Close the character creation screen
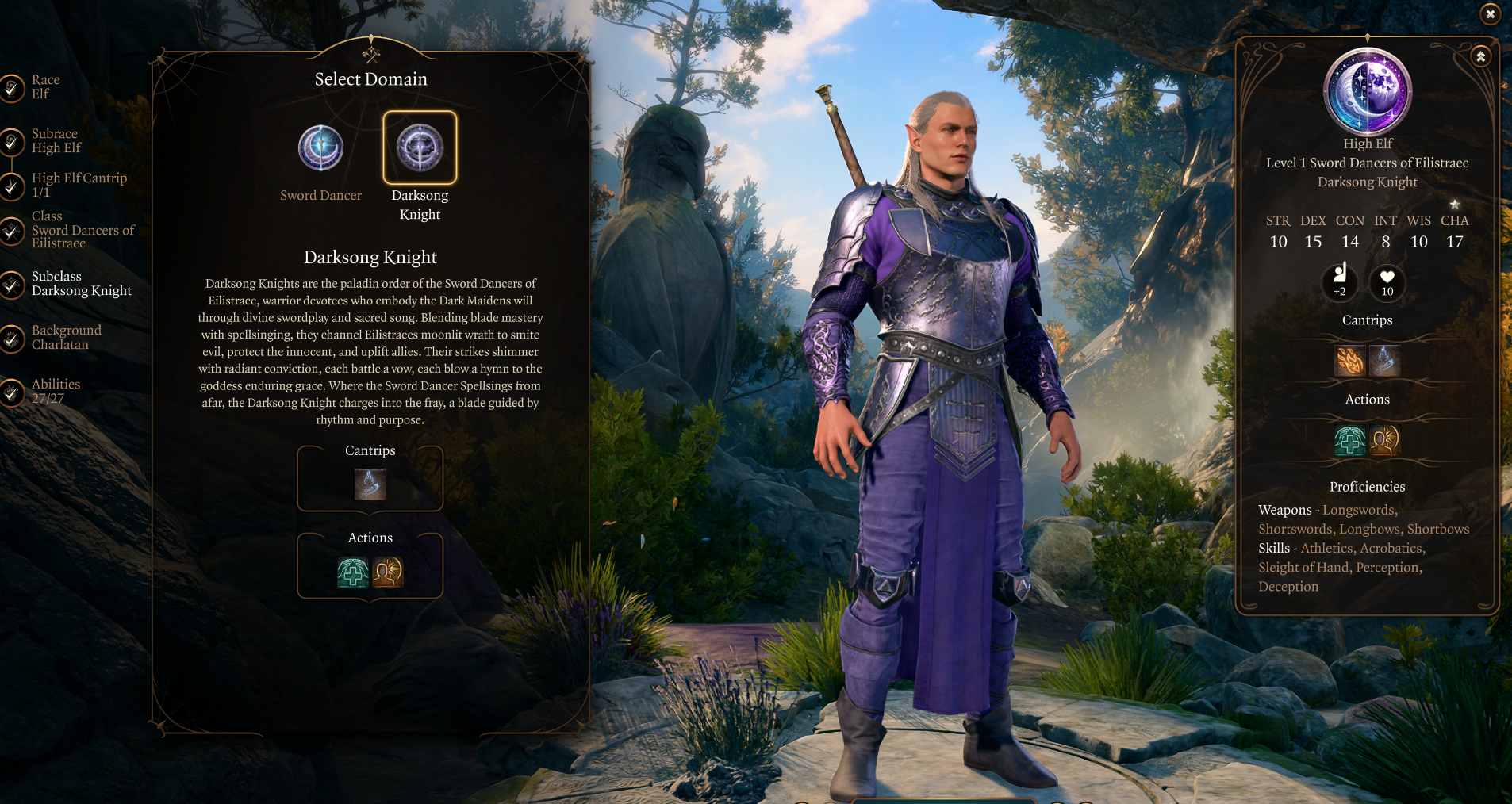The image size is (1512, 804). [1490, 14]
